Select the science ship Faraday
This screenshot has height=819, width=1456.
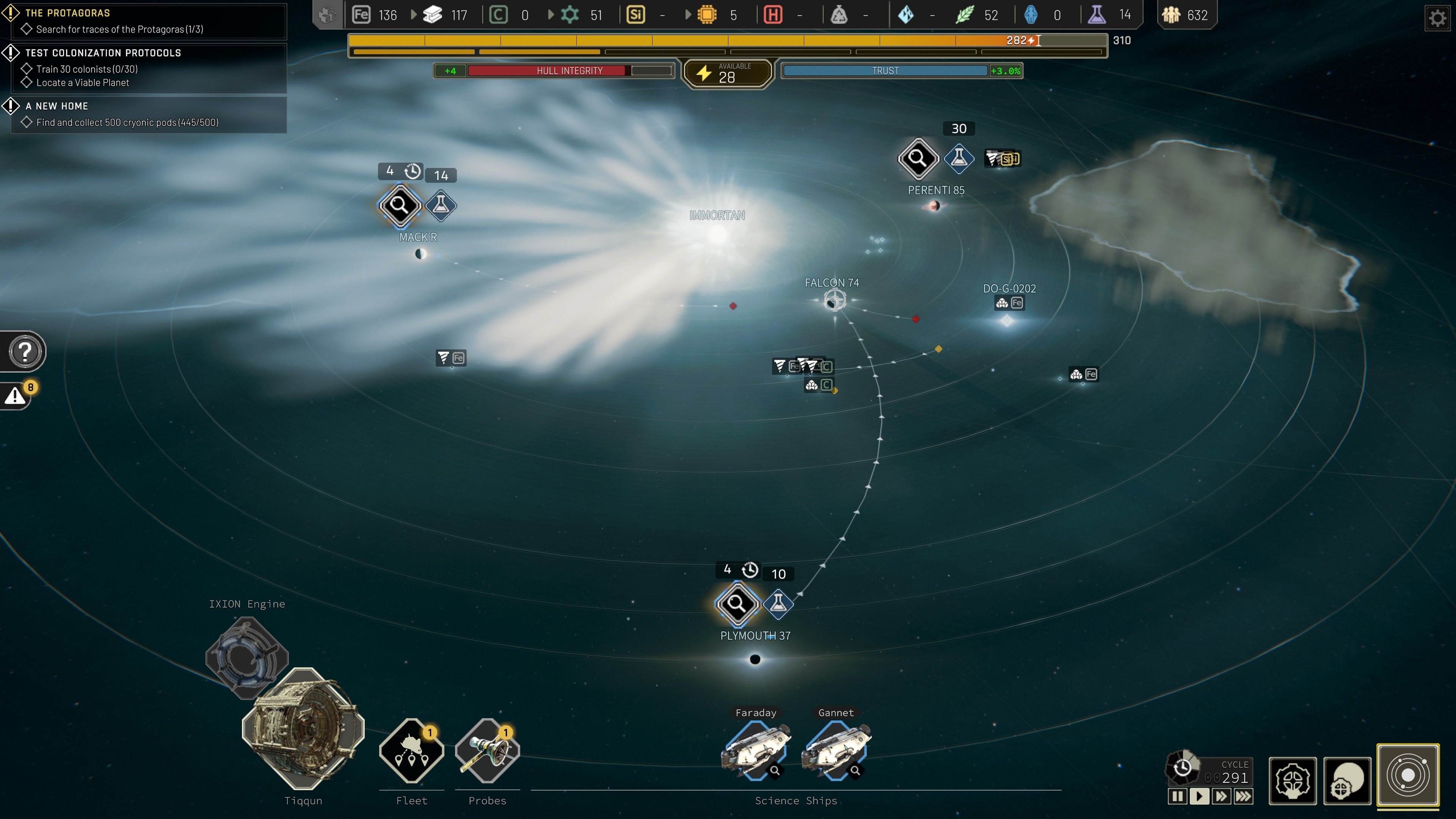[756, 750]
